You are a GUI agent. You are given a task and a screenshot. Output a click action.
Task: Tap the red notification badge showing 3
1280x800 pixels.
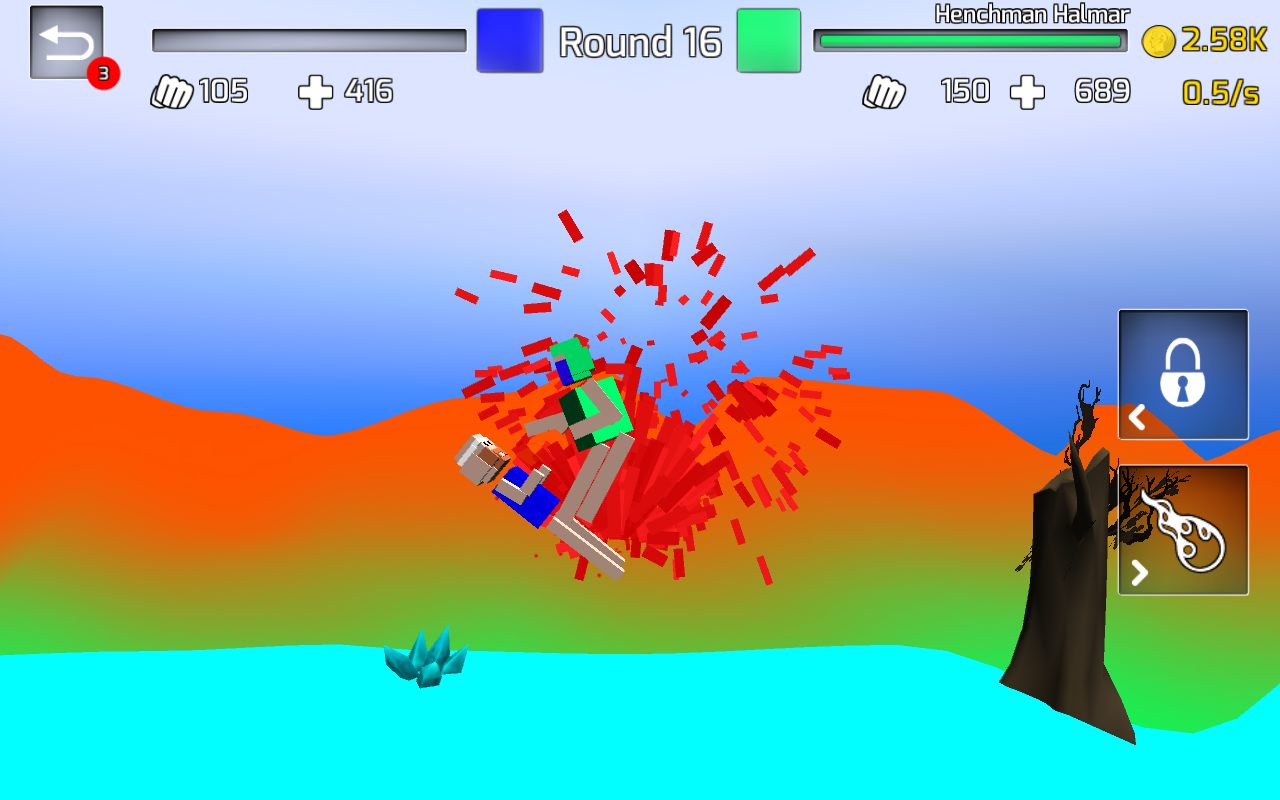tap(104, 73)
